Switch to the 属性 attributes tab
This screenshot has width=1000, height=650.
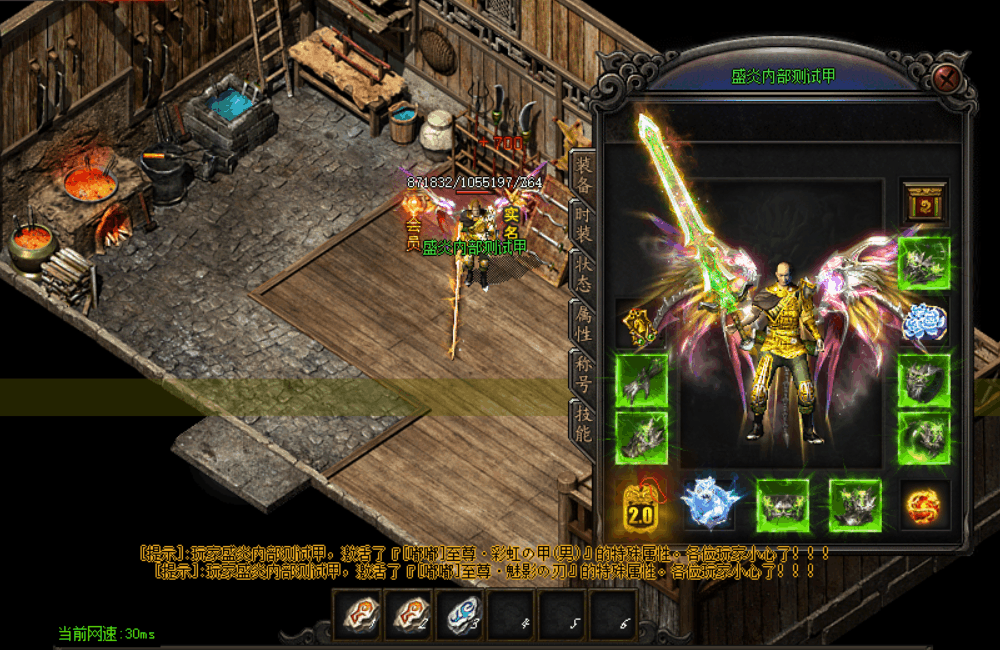point(582,322)
